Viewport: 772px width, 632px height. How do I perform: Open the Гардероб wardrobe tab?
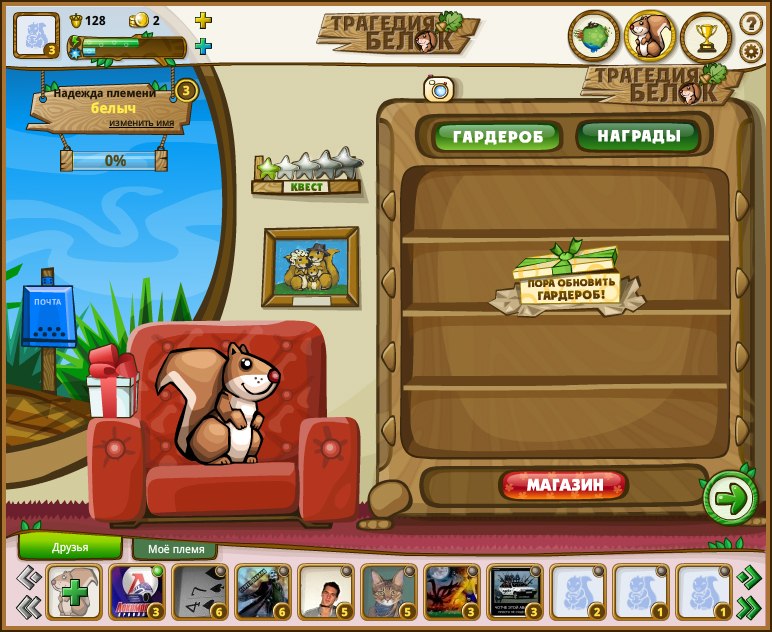pos(496,136)
